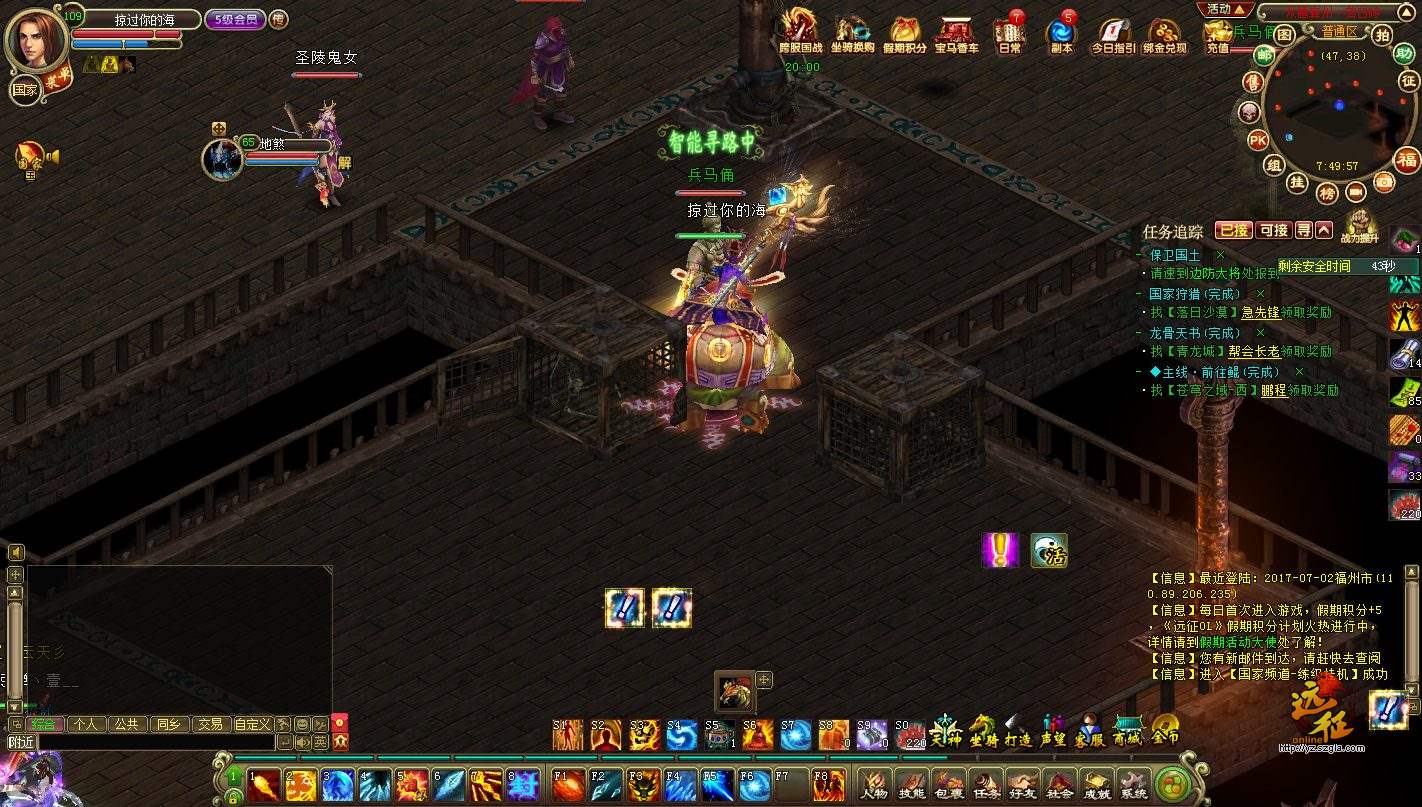Activate the fireball skill in slot 1
This screenshot has height=807, width=1422.
(x=264, y=784)
